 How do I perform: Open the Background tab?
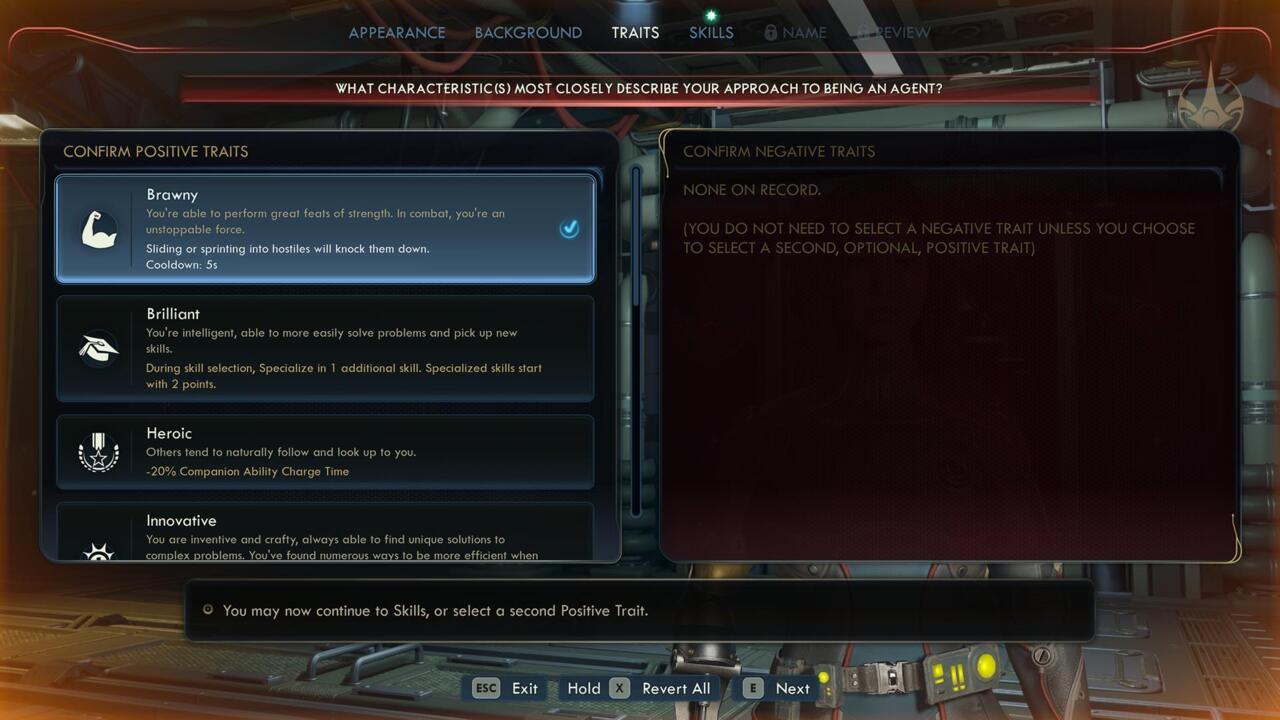pos(529,32)
